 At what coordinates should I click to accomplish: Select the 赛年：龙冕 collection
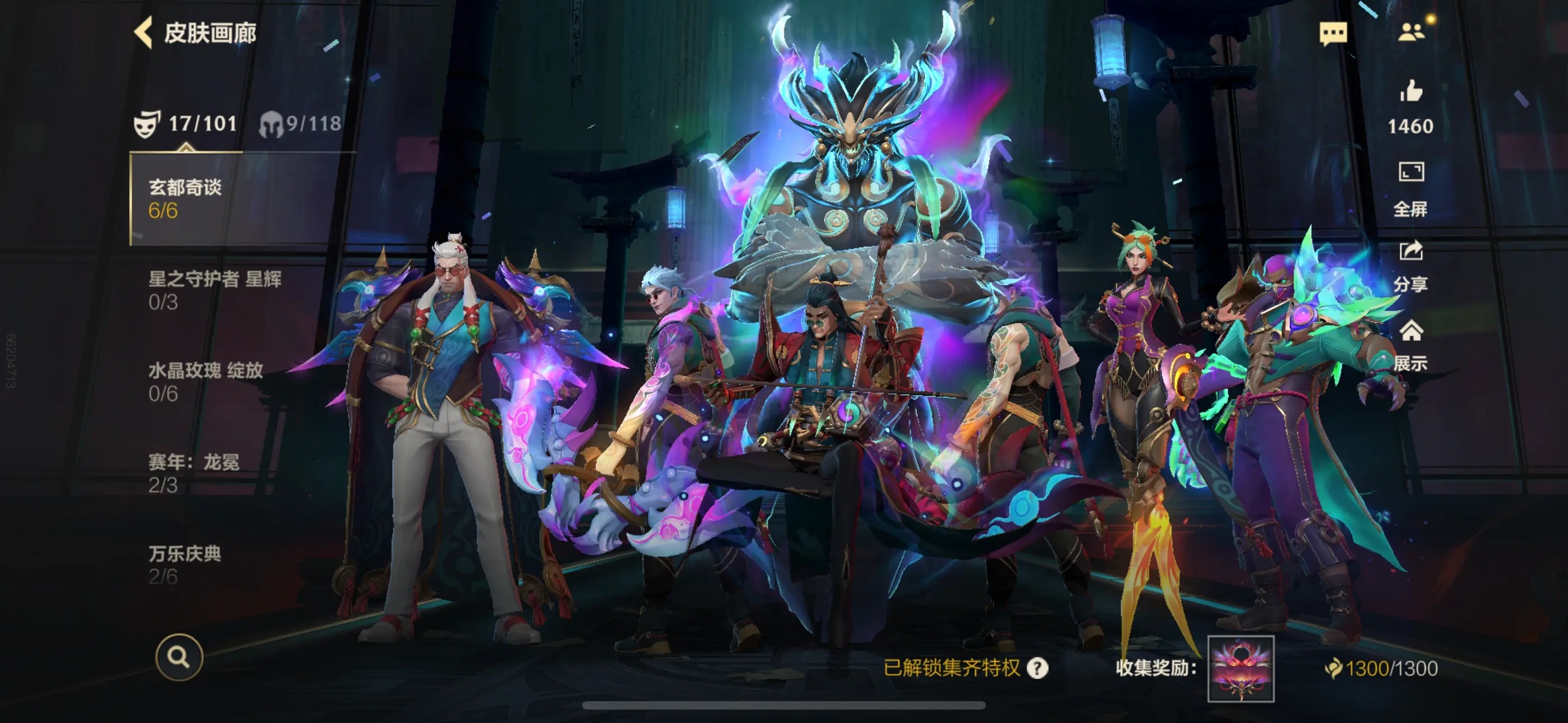click(x=193, y=473)
